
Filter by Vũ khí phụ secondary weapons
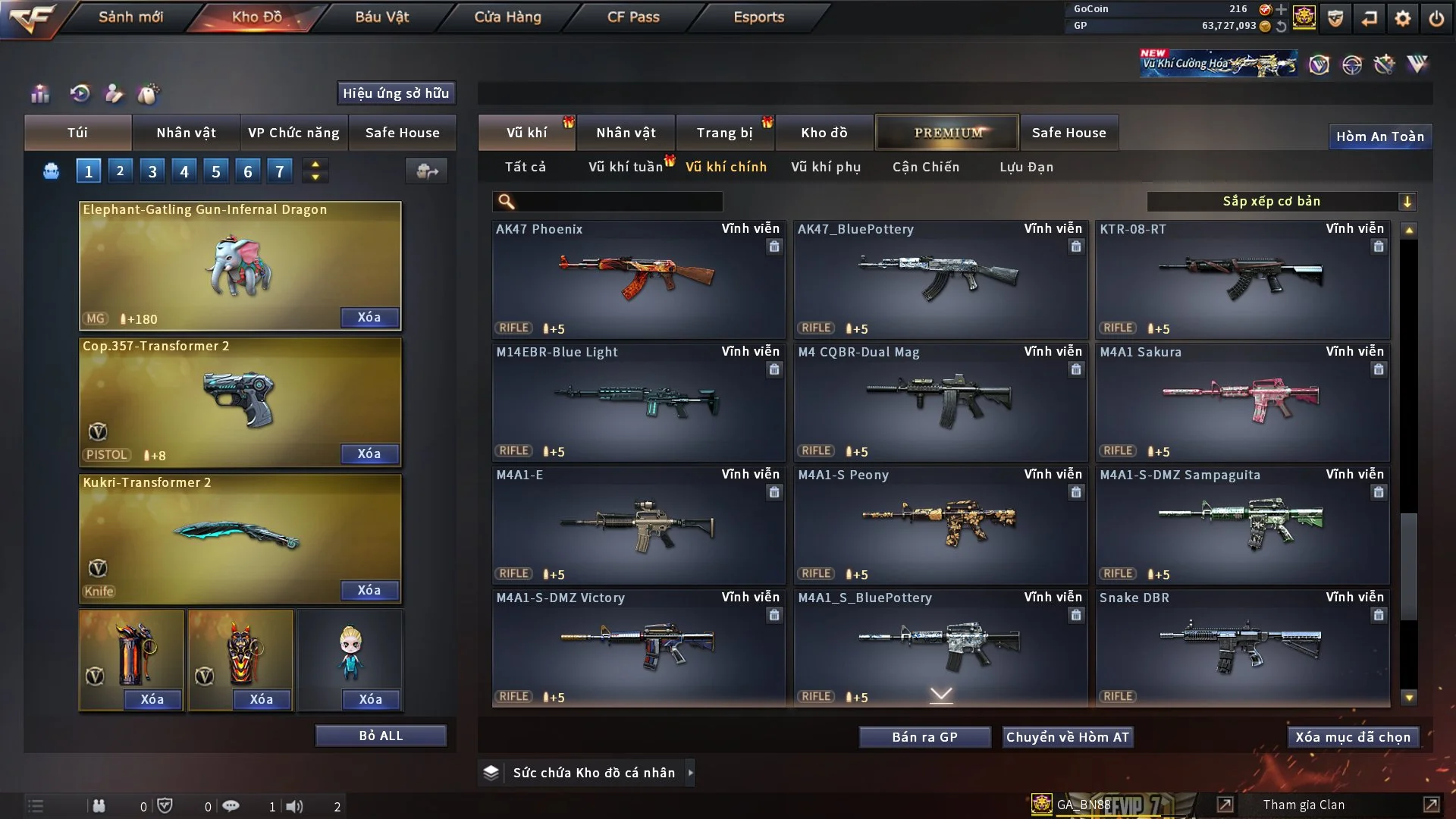pos(825,167)
